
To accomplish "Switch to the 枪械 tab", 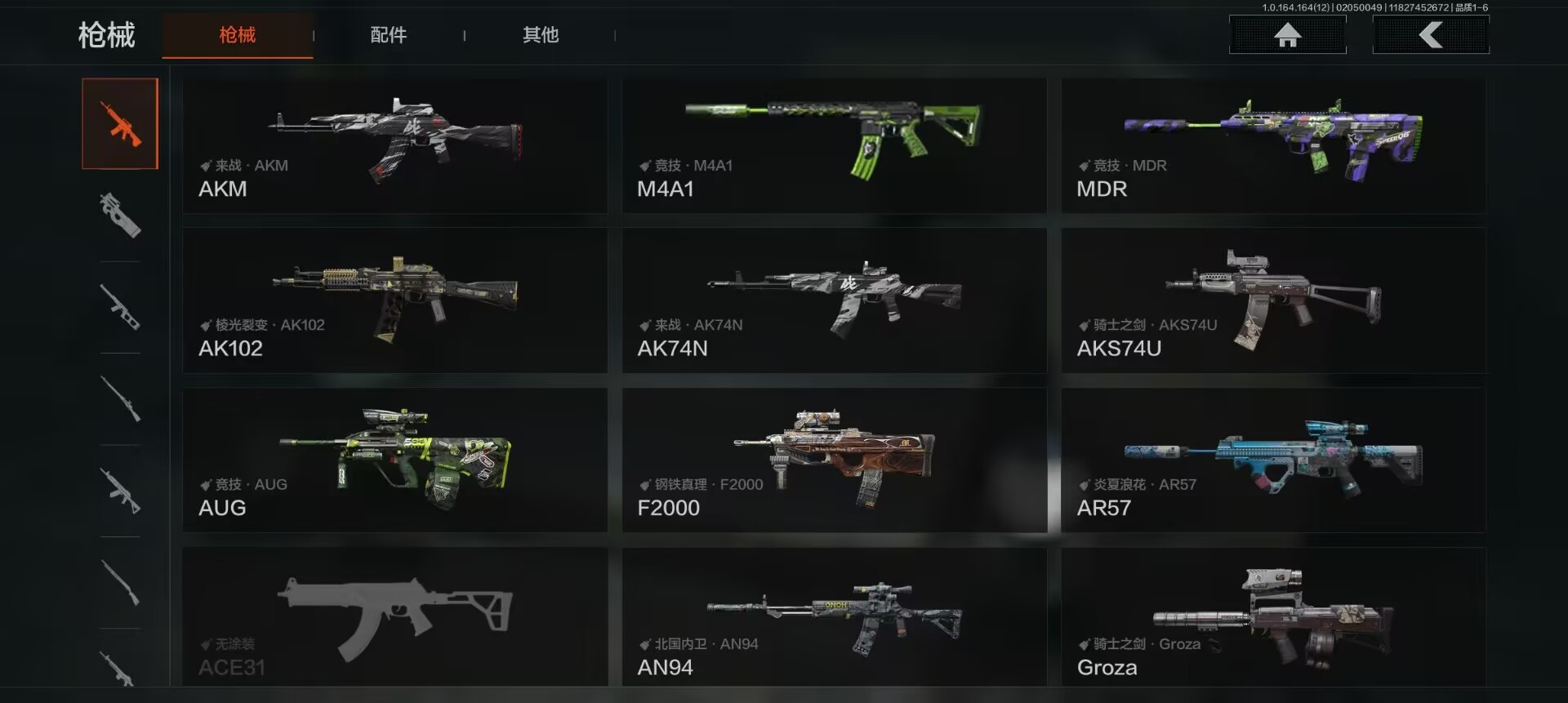I will 237,35.
